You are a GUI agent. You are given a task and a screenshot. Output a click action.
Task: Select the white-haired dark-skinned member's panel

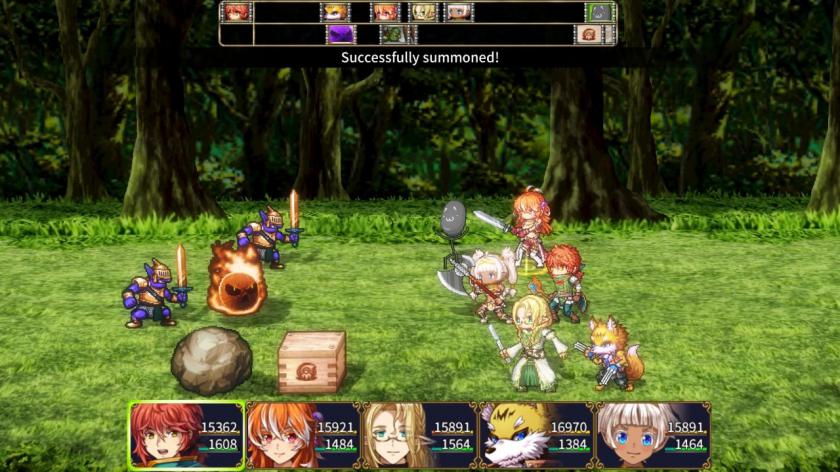click(653, 435)
